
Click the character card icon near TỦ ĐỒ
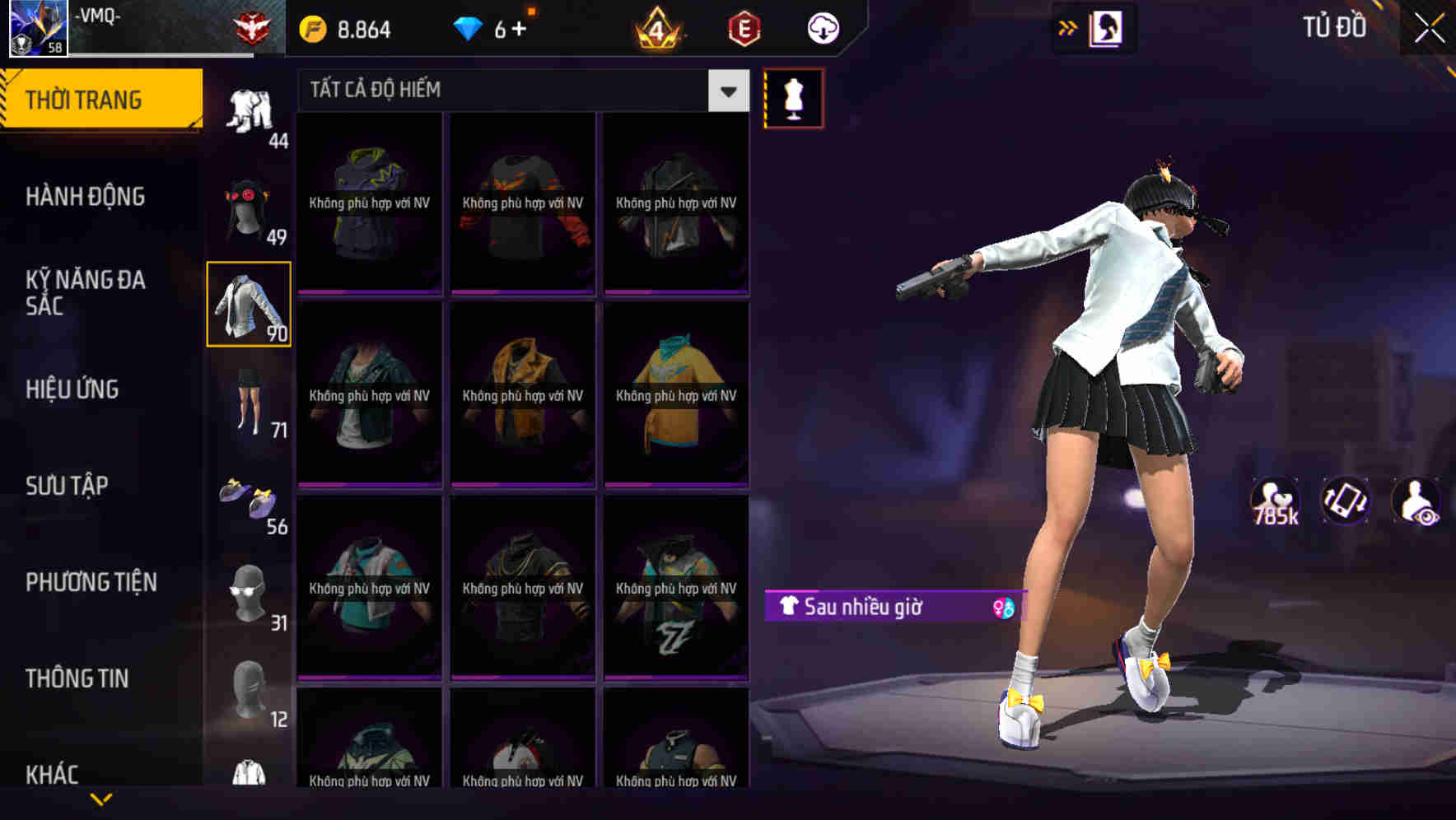pyautogui.click(x=1105, y=27)
